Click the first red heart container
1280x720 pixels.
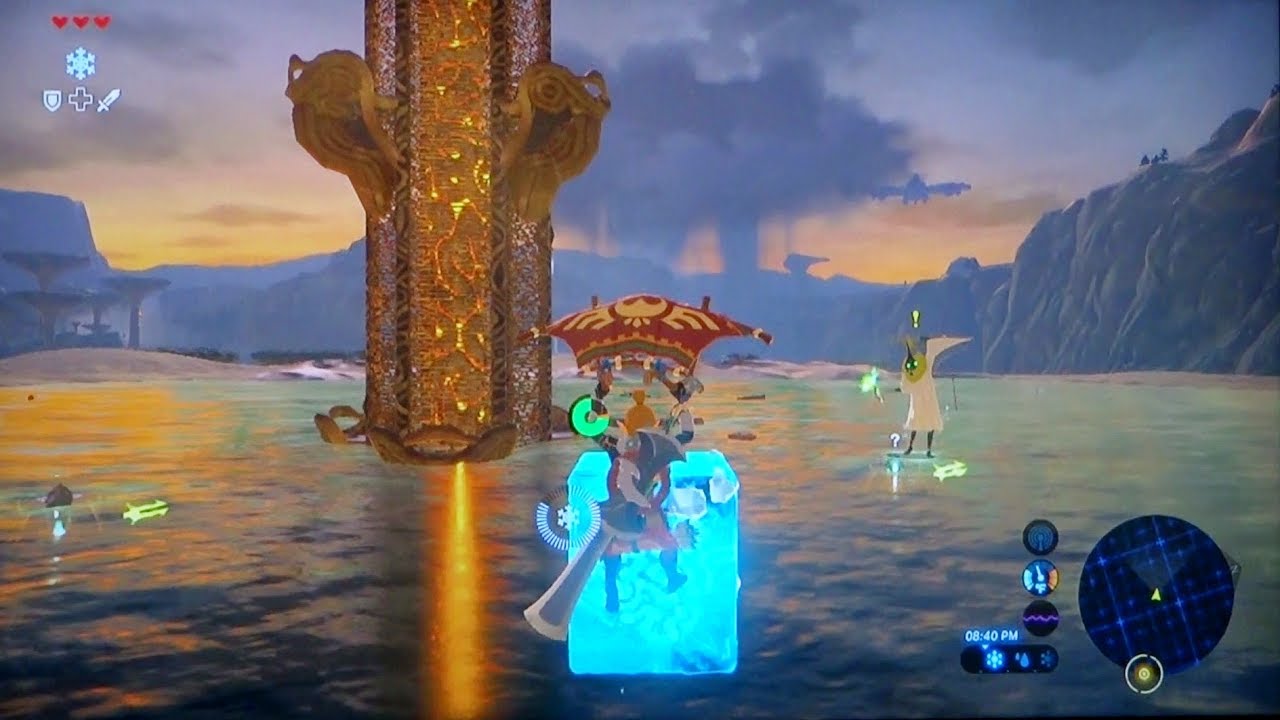59,22
